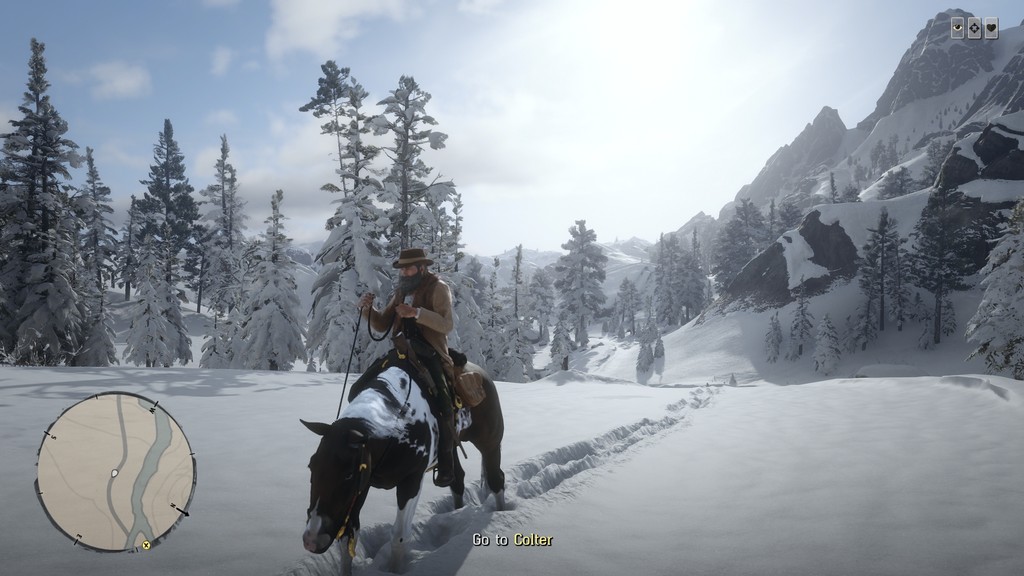
Task: Click the yellow objective marker on the minimap
Action: click(x=146, y=545)
